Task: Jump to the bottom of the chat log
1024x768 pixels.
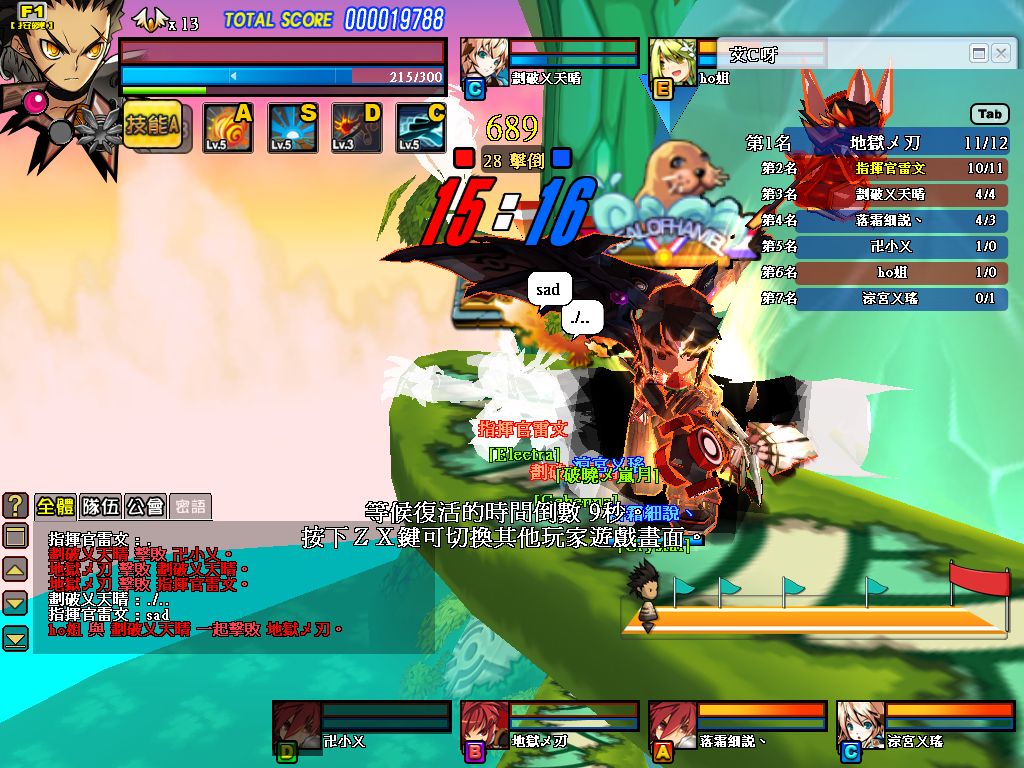Action: 15,637
